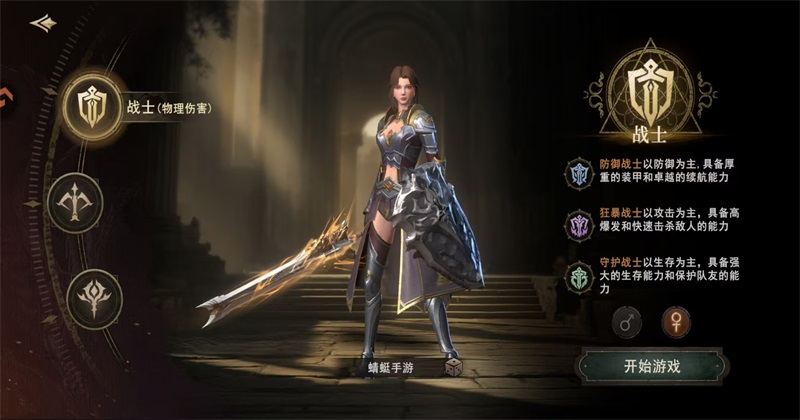The width and height of the screenshot is (800, 420).
Task: View the 狂暴战士 specialization icon
Action: pyautogui.click(x=579, y=222)
